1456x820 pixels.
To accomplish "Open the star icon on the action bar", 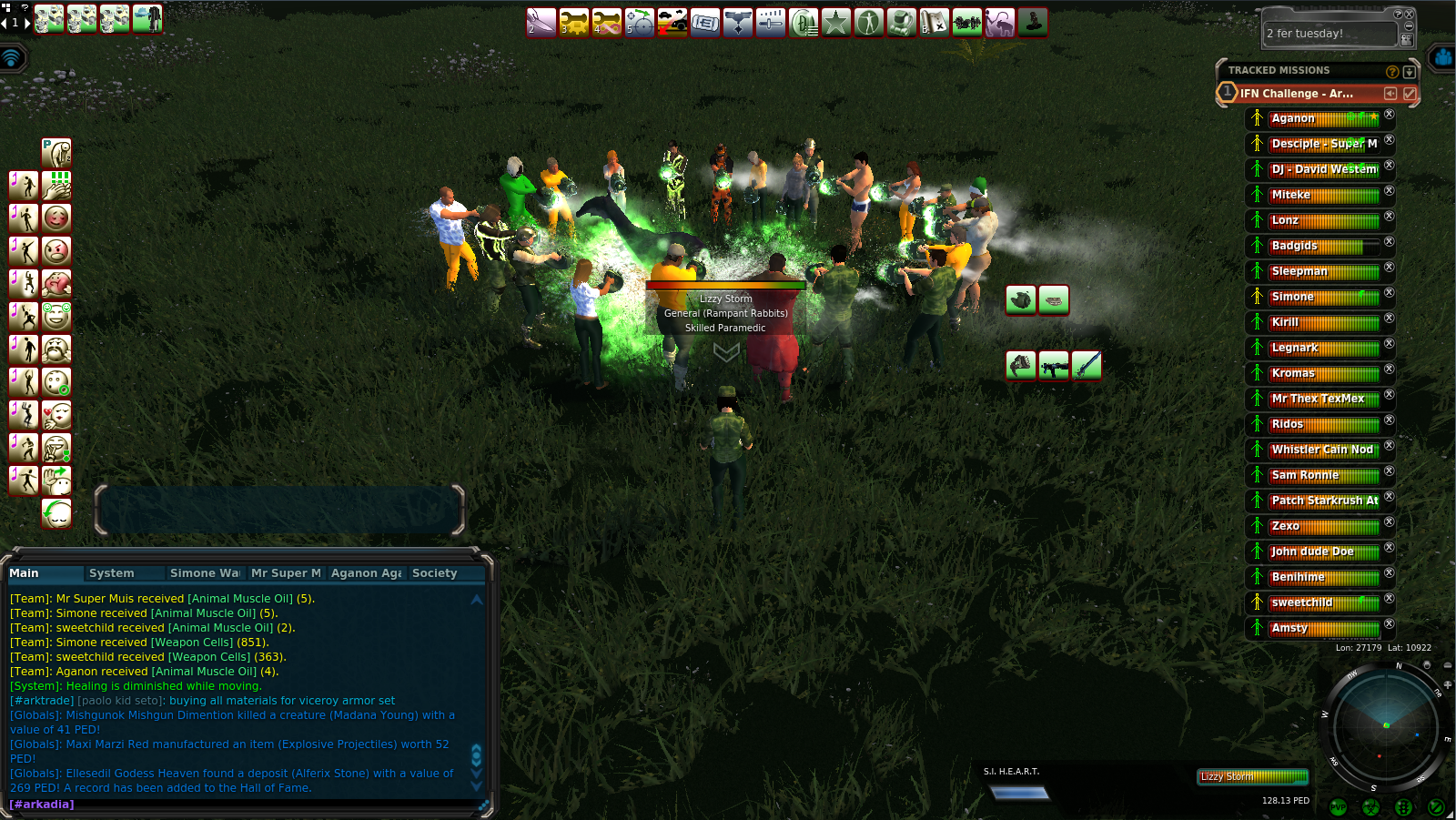I will (x=836, y=23).
